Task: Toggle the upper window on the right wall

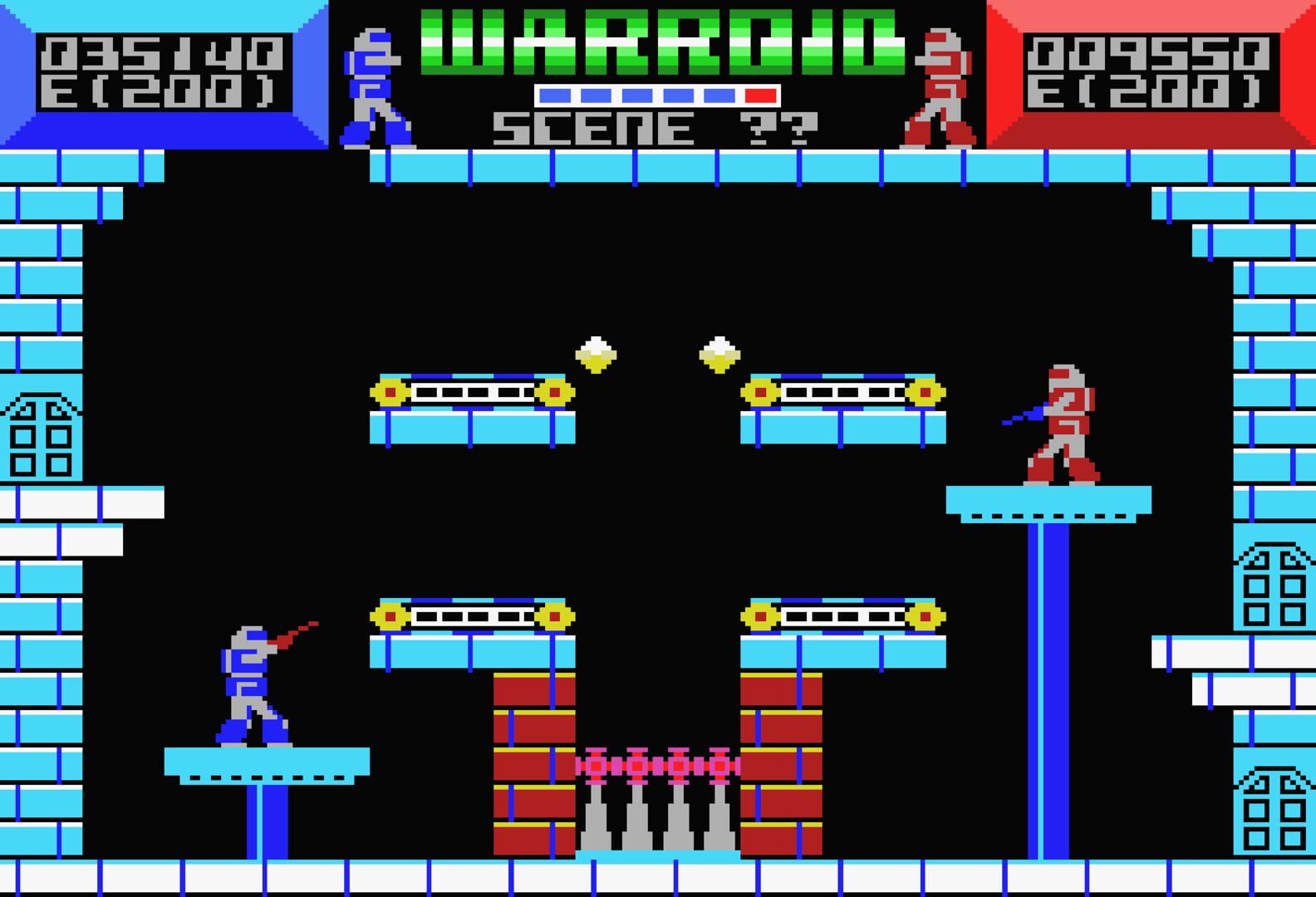Action: [x=1271, y=581]
